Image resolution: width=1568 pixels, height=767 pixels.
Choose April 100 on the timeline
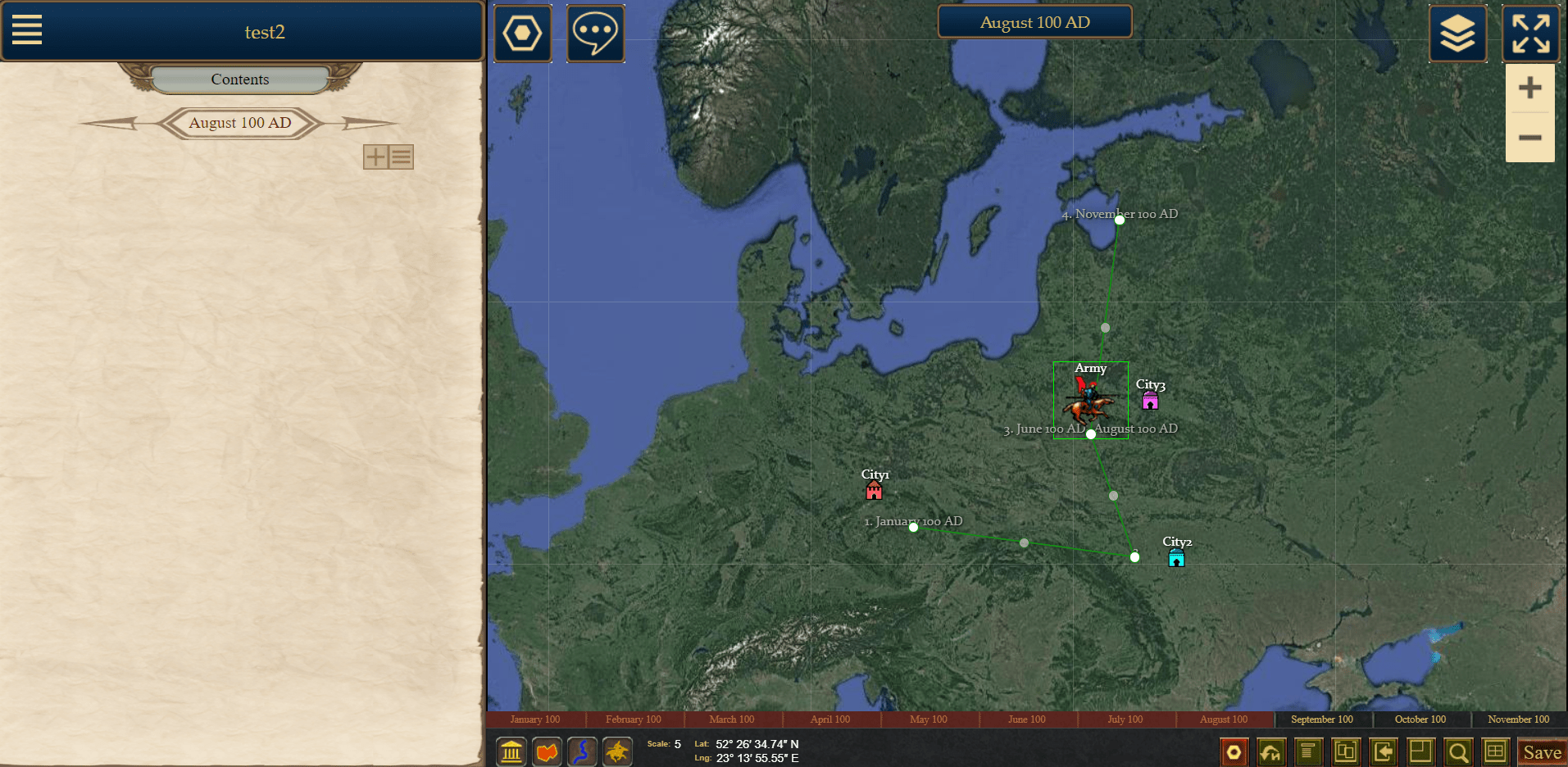click(830, 719)
